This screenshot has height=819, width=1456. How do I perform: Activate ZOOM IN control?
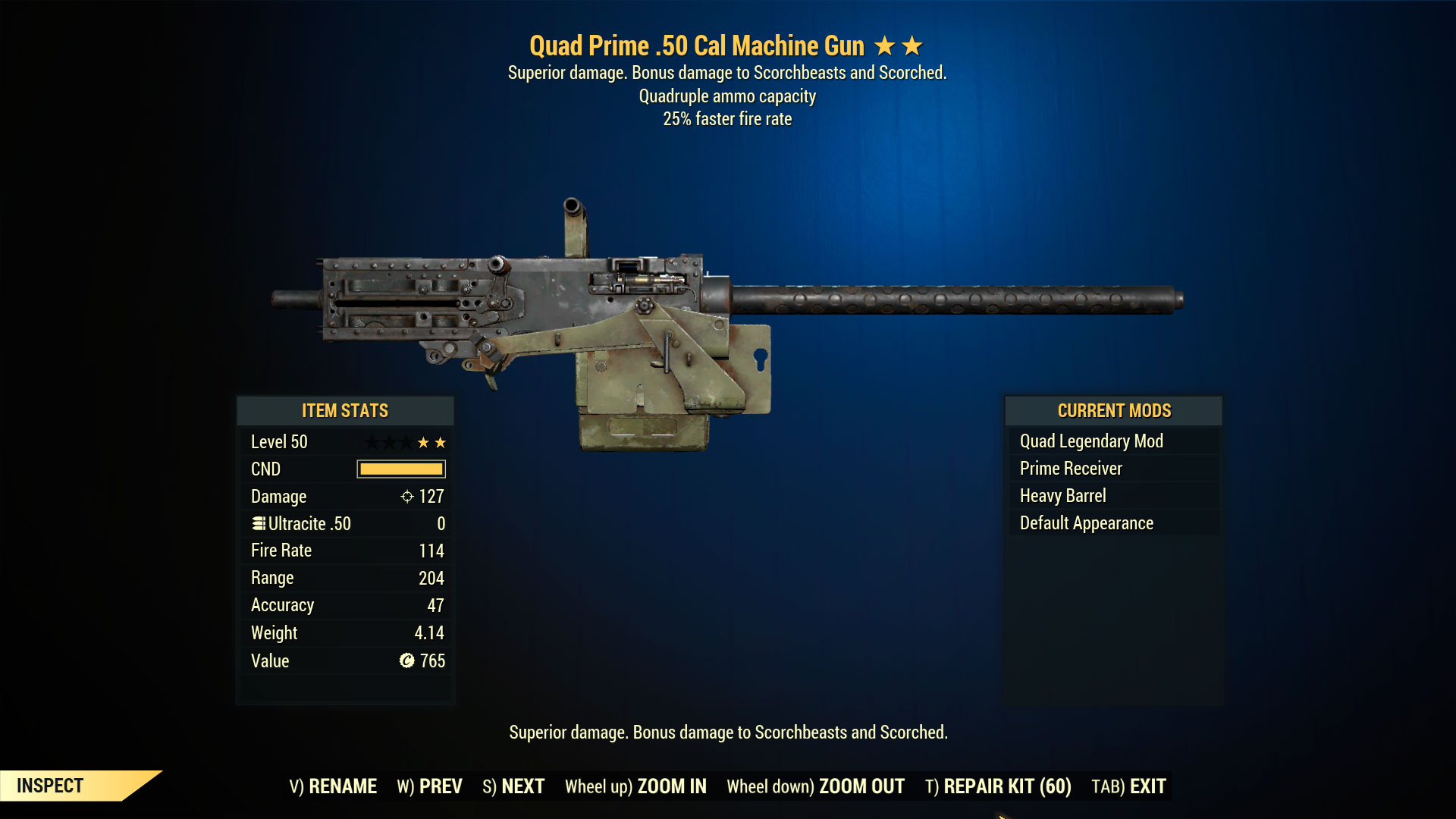click(x=670, y=786)
